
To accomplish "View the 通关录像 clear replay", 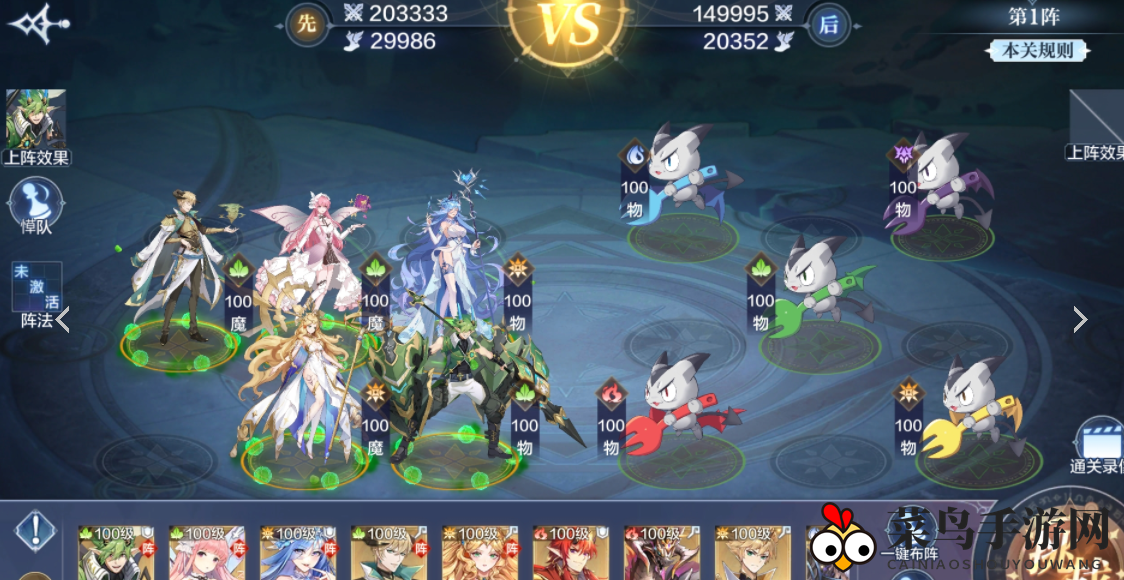I will tap(1098, 446).
